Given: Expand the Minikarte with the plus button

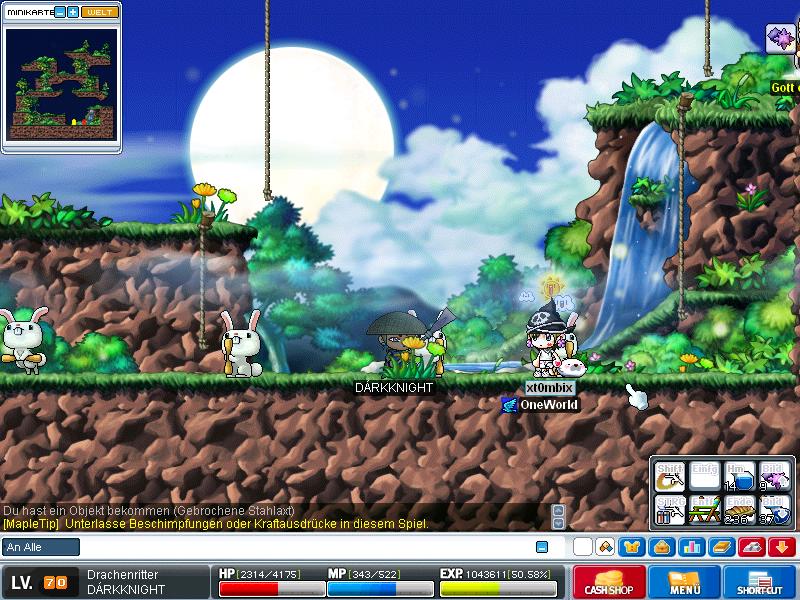Looking at the screenshot, I should point(73,12).
